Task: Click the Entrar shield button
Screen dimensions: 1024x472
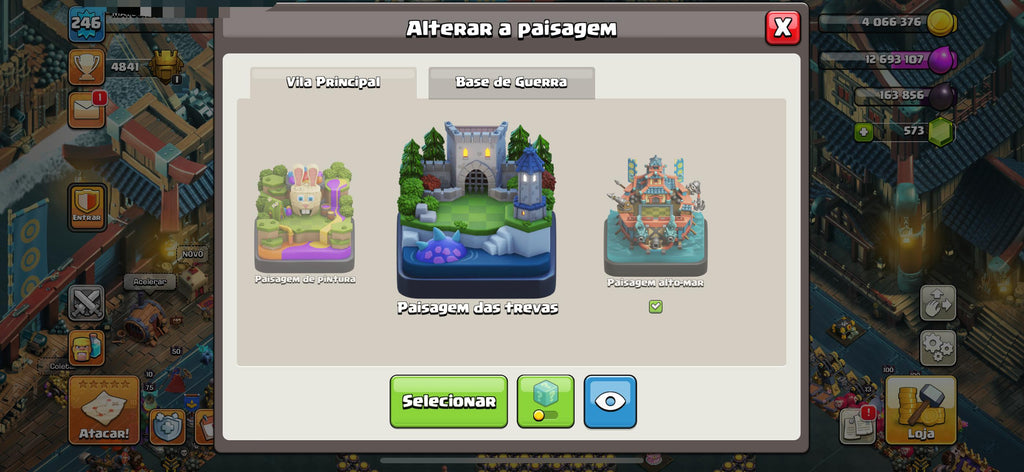Action: 86,207
